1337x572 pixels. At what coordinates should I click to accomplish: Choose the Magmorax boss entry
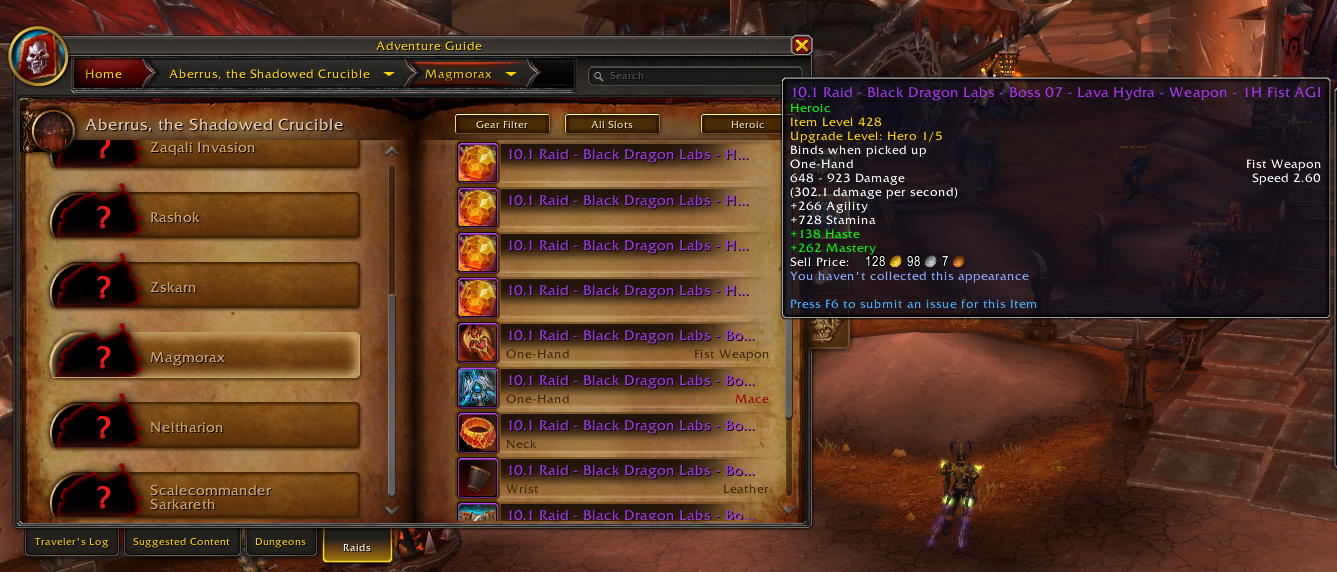coord(205,357)
